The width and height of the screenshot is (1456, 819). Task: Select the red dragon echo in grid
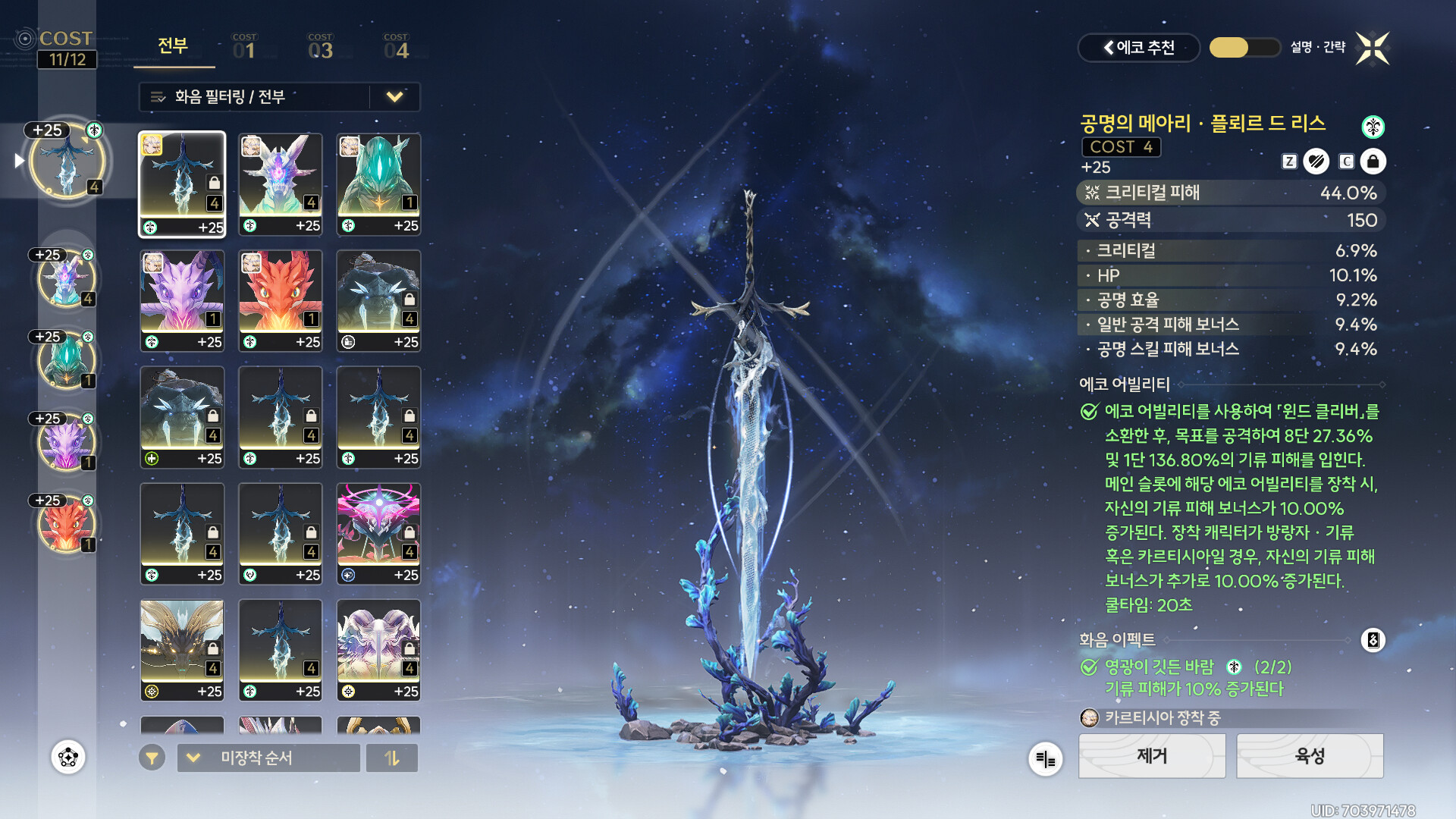[281, 300]
